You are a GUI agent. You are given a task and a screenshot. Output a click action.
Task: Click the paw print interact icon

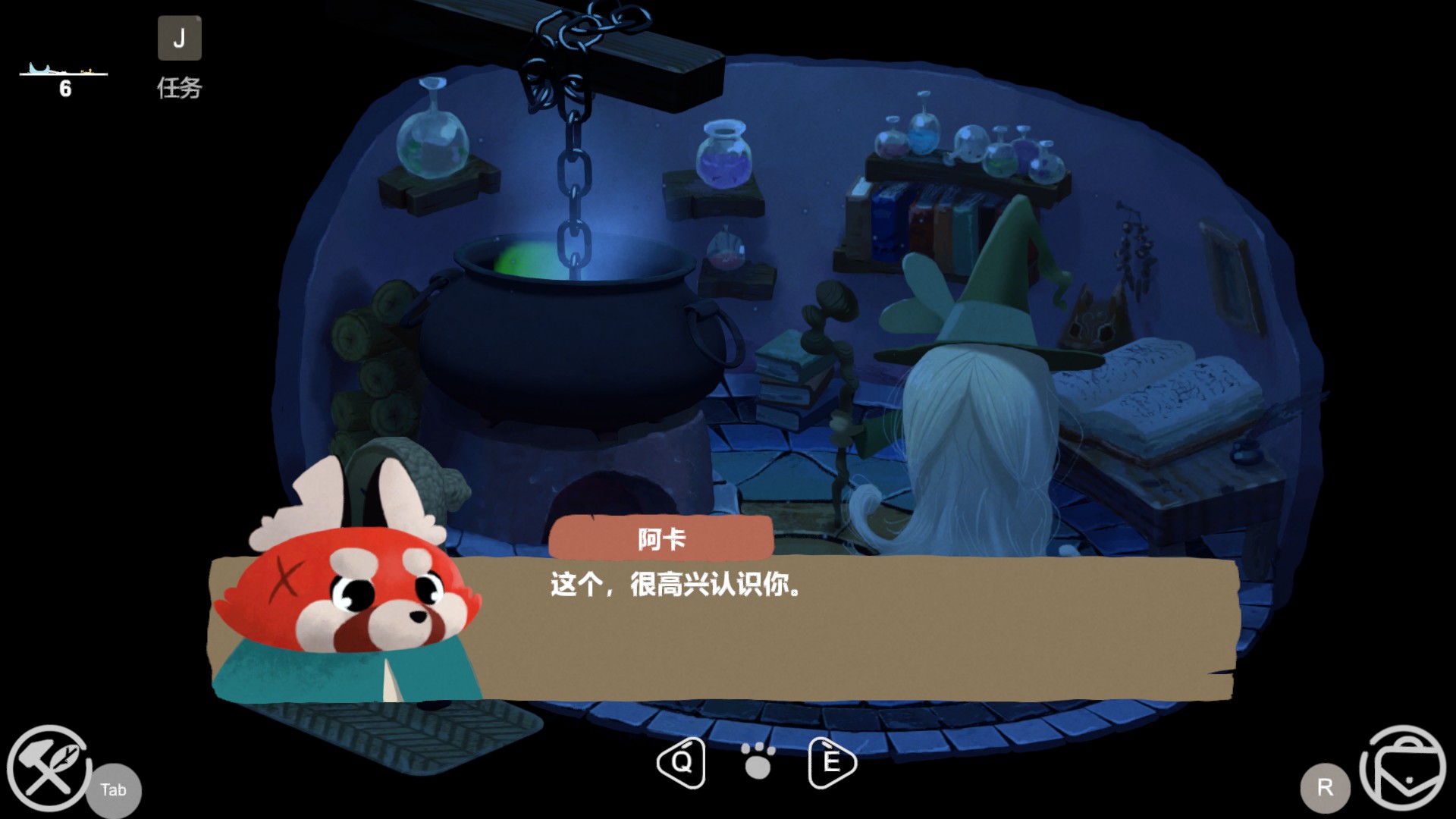[x=758, y=761]
